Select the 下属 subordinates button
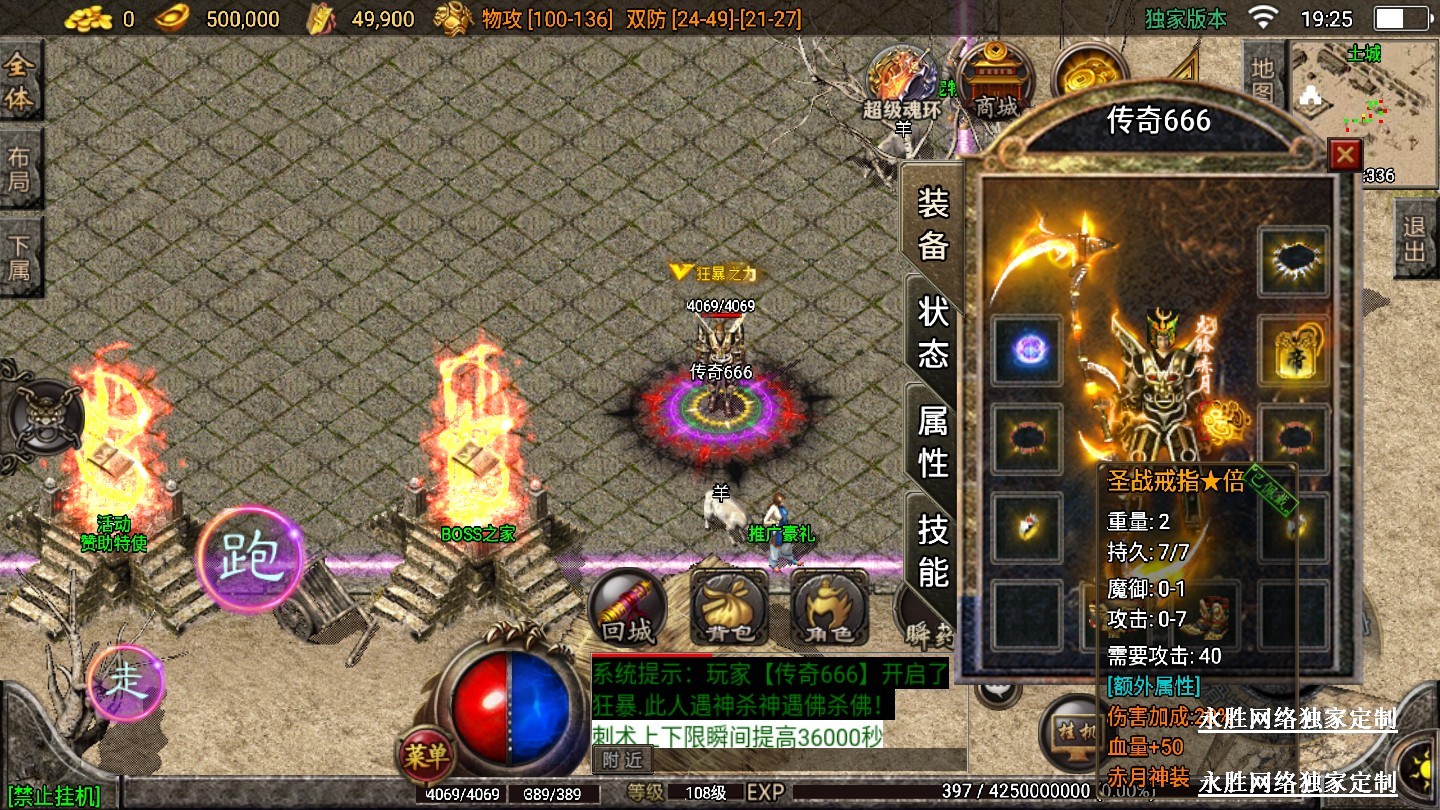 click(20, 256)
